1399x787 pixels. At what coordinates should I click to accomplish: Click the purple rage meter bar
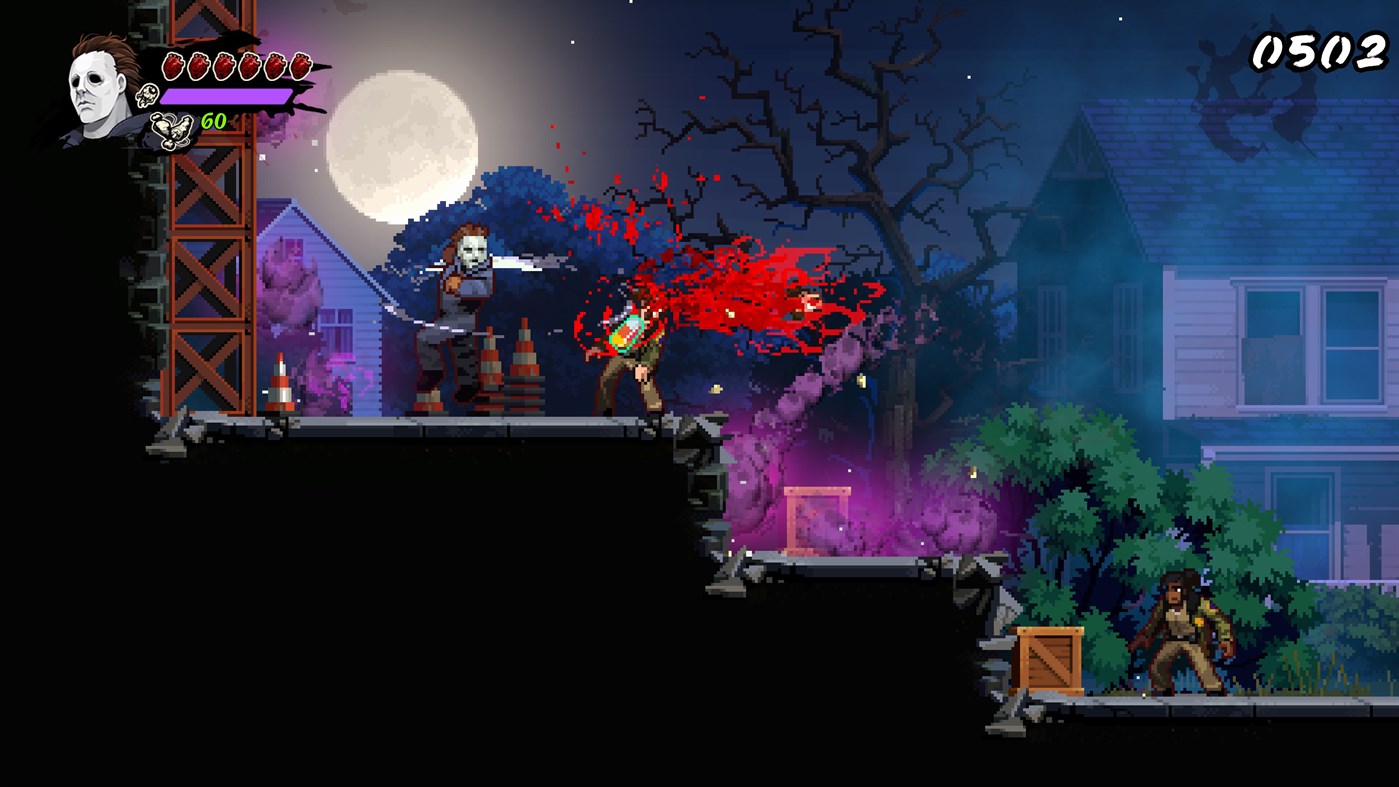tap(227, 96)
